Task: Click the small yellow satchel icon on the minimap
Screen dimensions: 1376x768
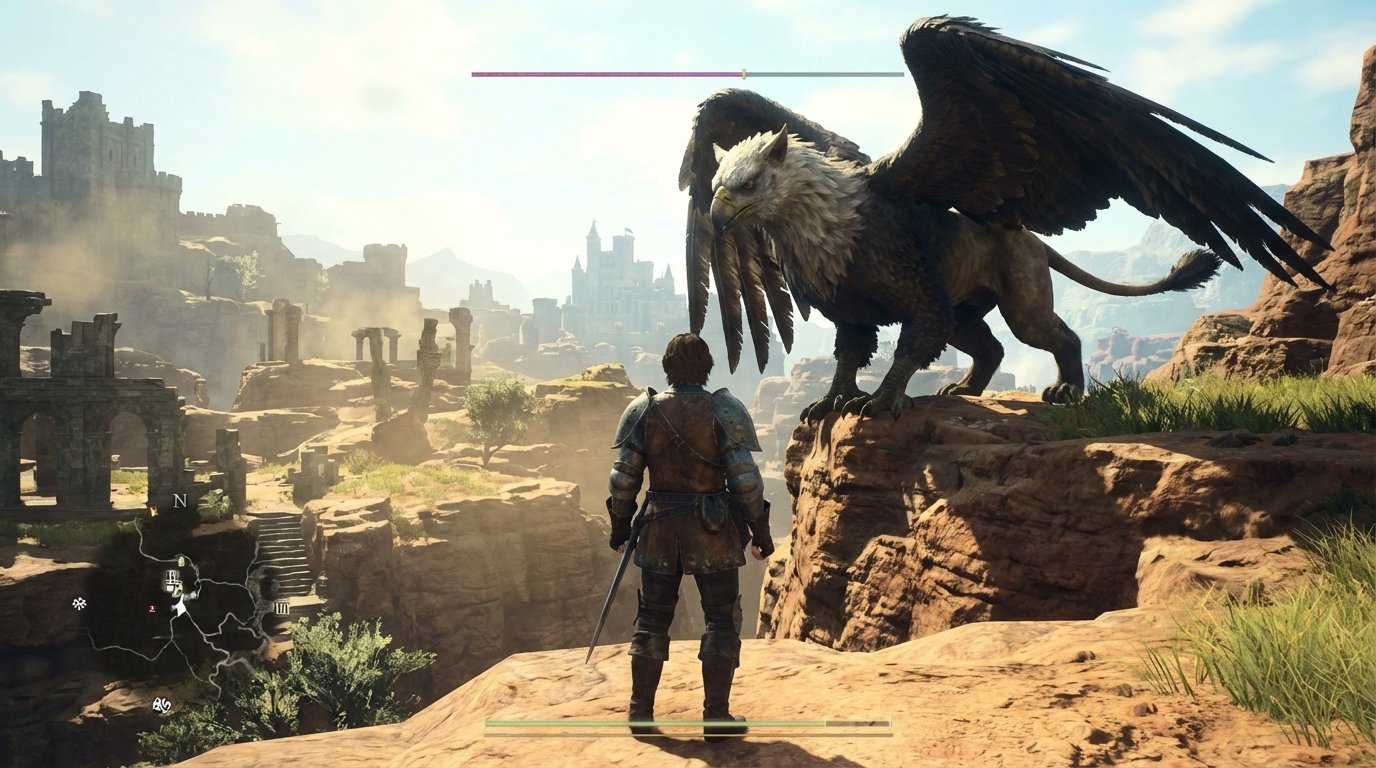Action: (x=153, y=513)
